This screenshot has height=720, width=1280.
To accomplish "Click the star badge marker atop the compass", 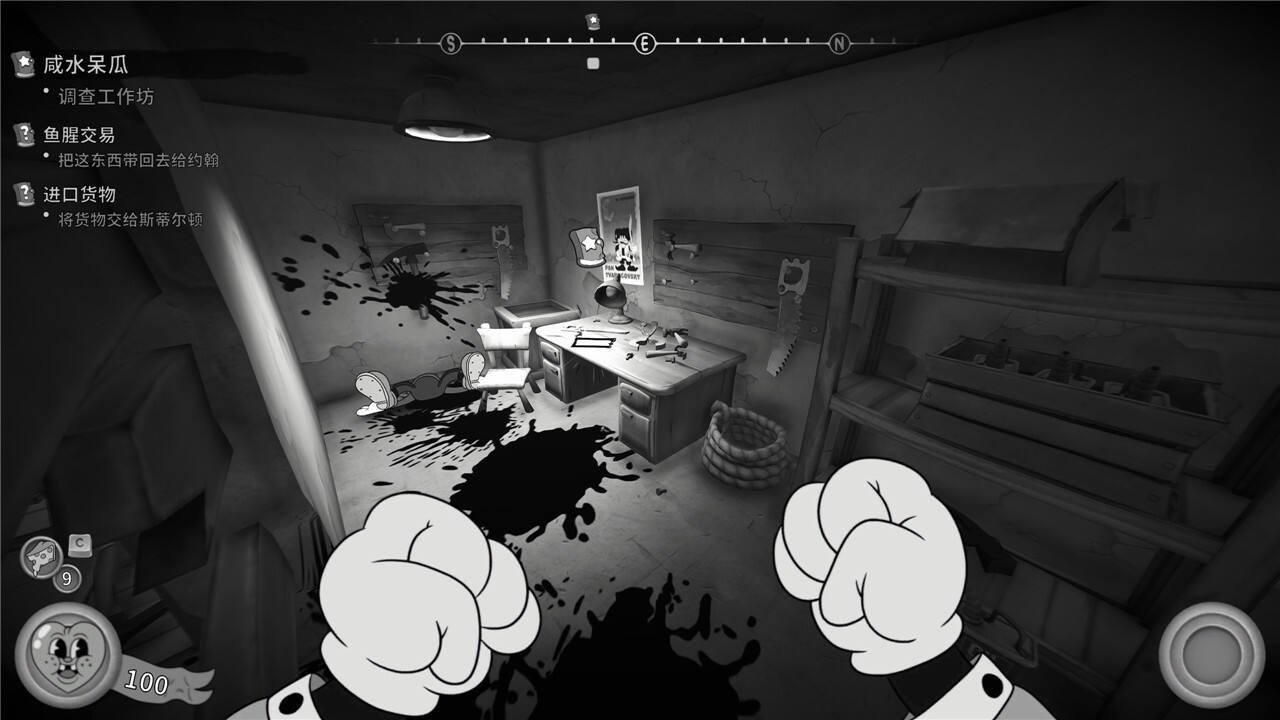I will click(592, 20).
